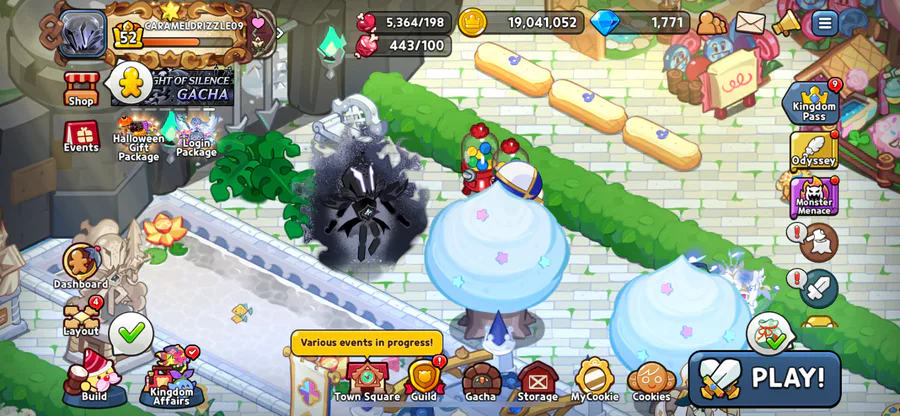Open the Dashboard
The width and height of the screenshot is (900, 416).
pyautogui.click(x=81, y=265)
